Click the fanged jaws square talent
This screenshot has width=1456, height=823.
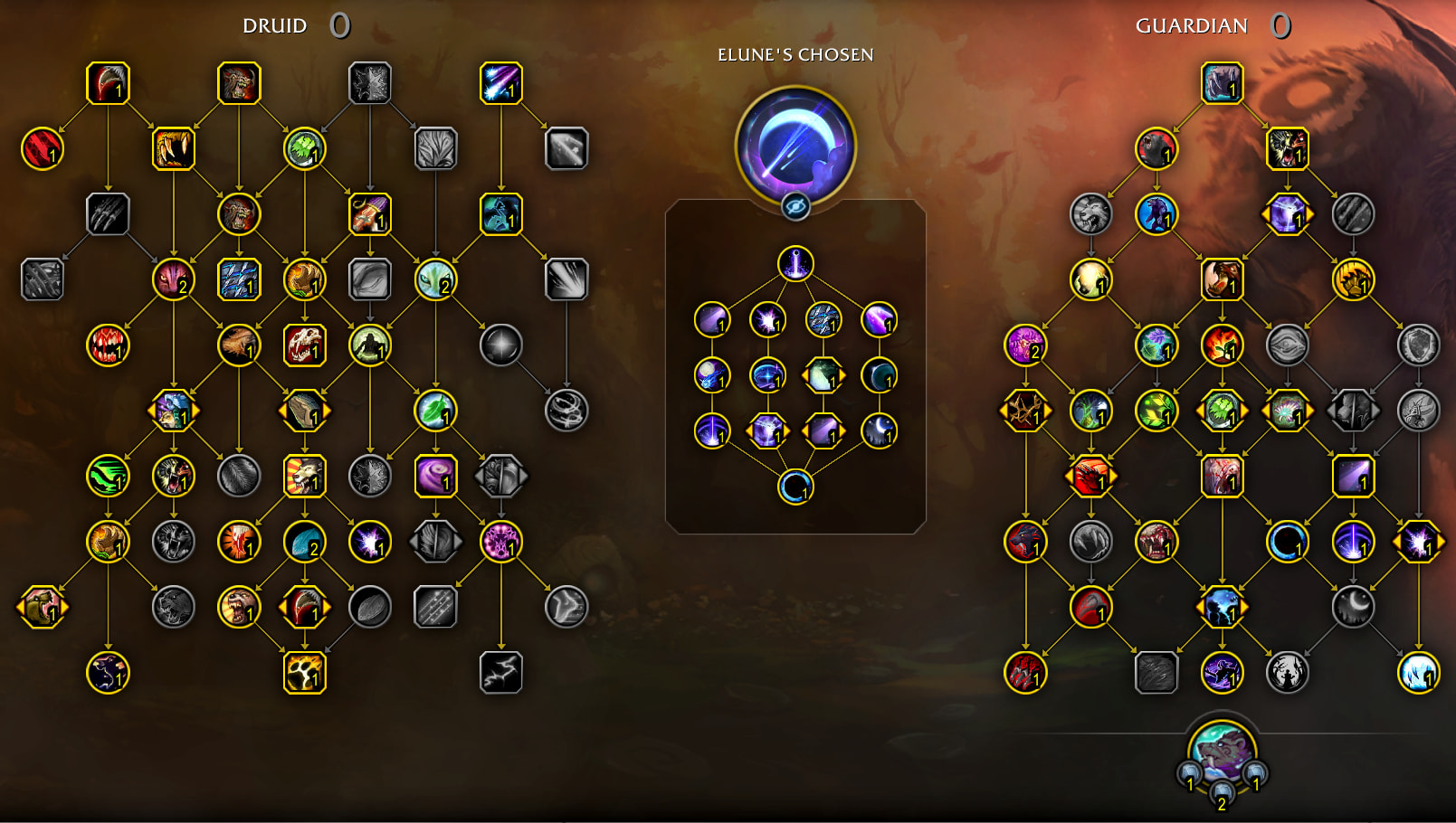[x=174, y=148]
